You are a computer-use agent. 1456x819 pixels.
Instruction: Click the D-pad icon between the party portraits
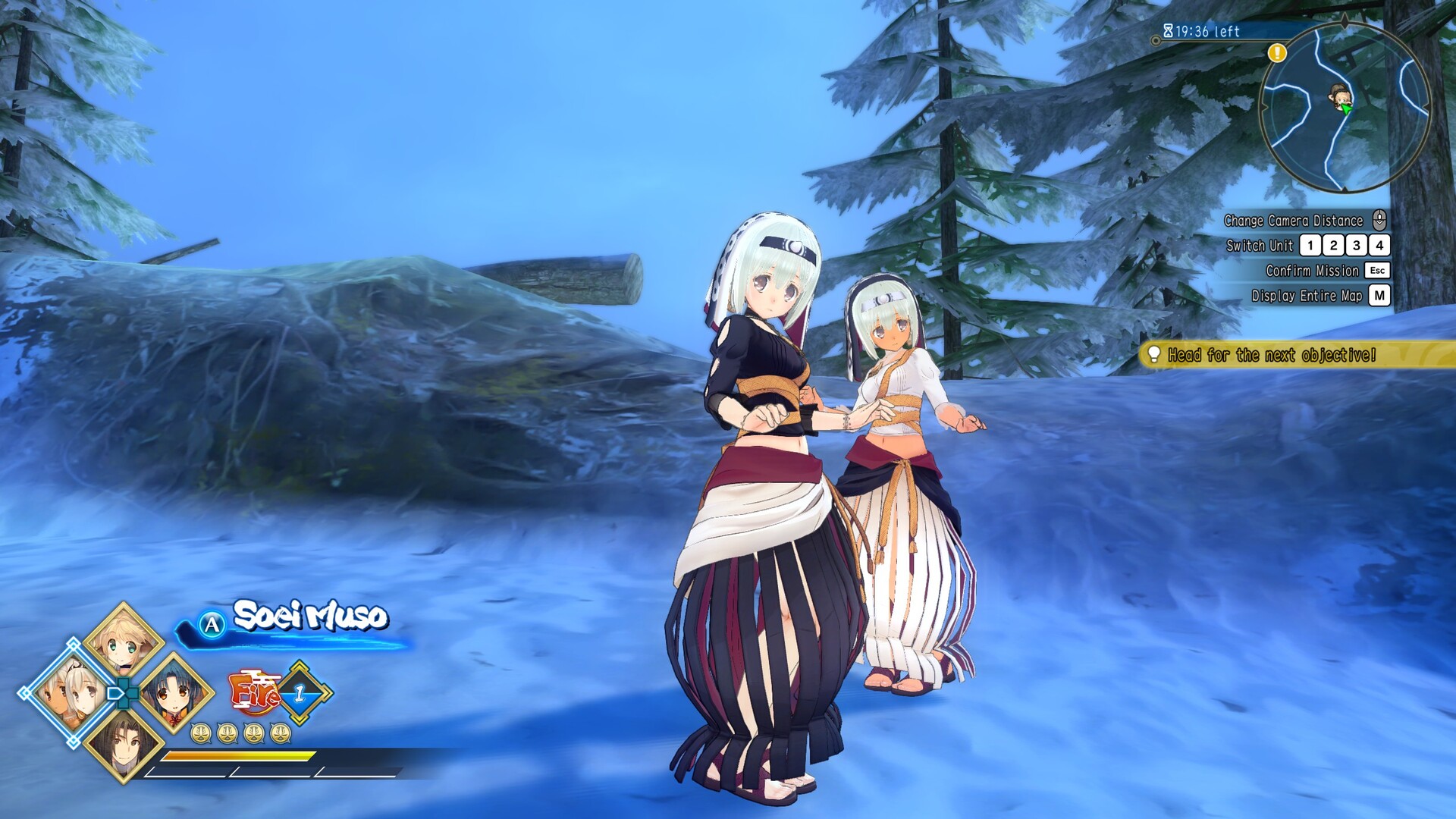[x=123, y=692]
